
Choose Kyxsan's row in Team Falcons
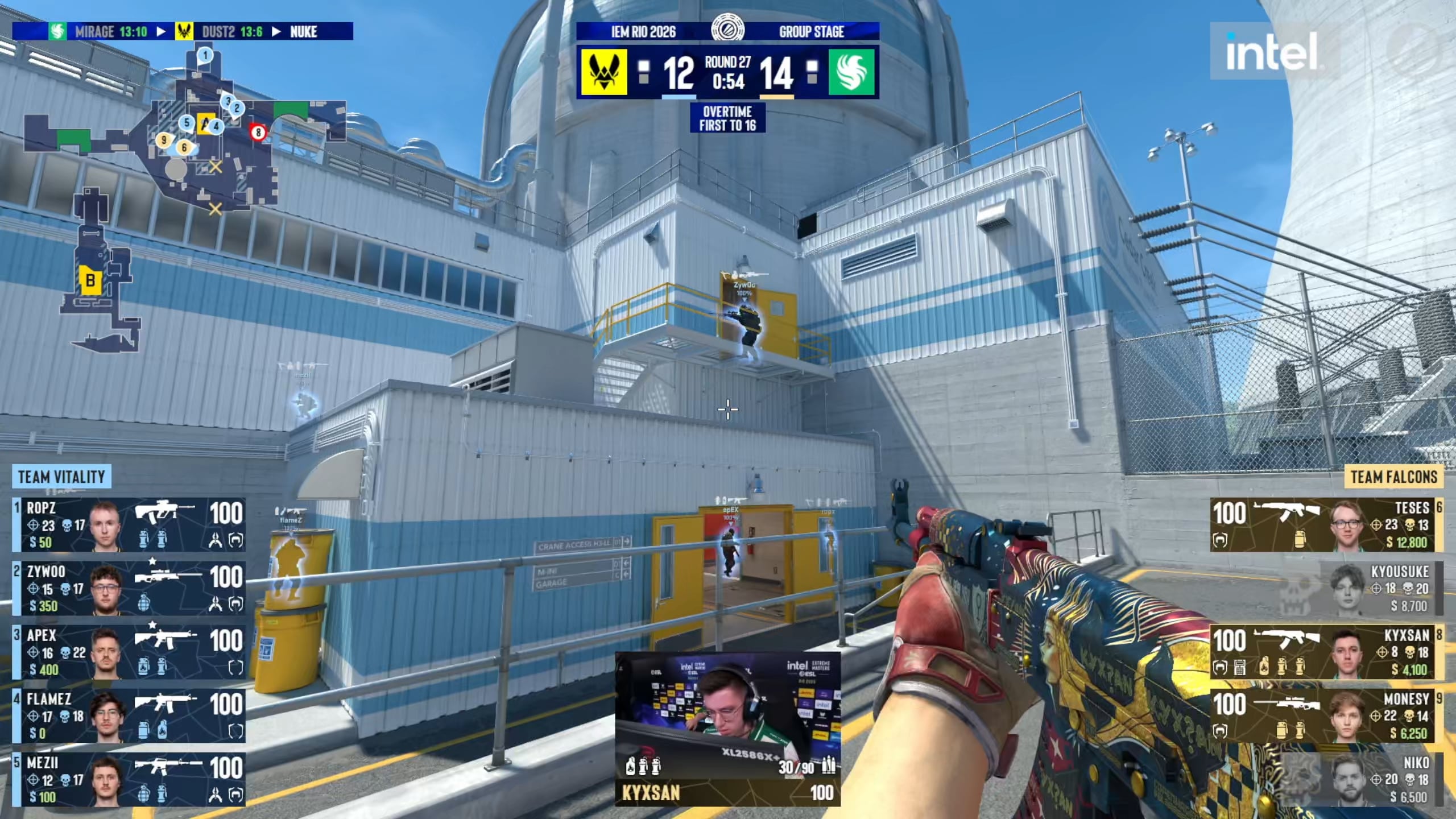click(x=1326, y=652)
